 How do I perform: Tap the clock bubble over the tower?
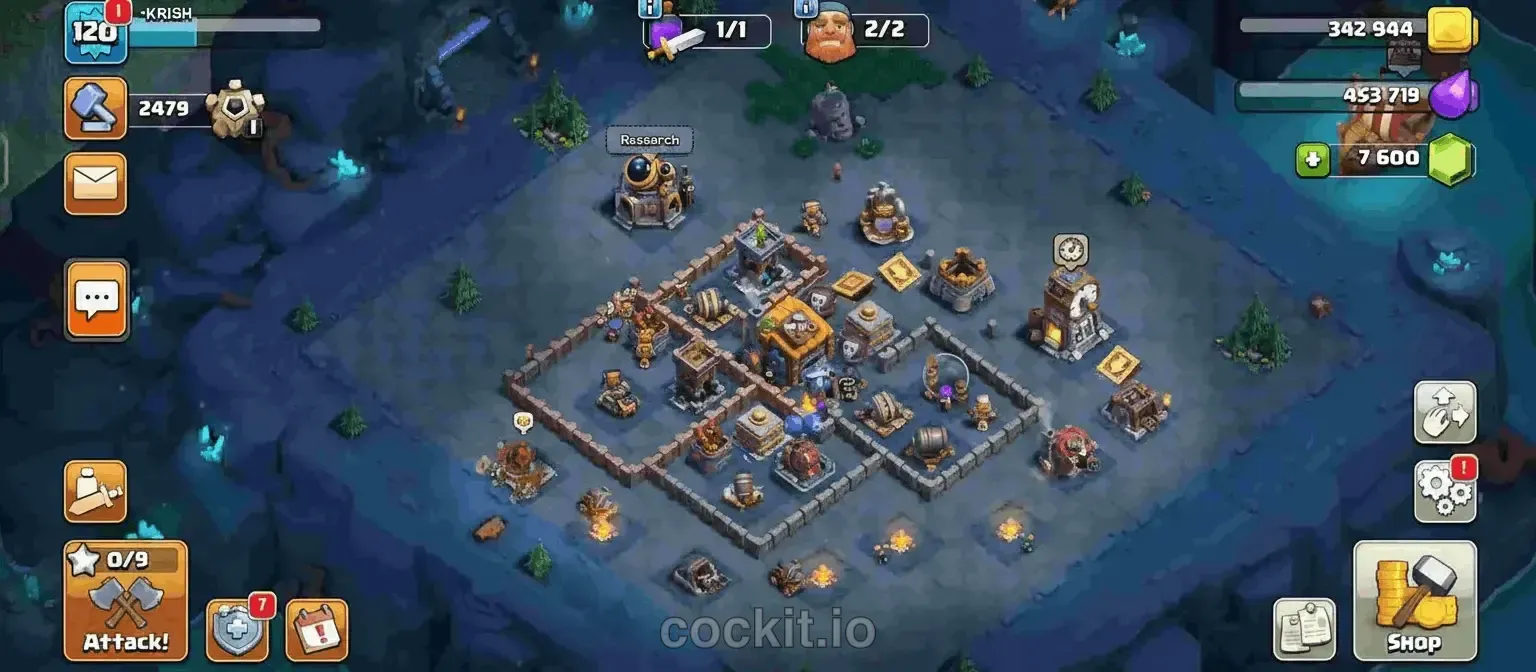1070,249
